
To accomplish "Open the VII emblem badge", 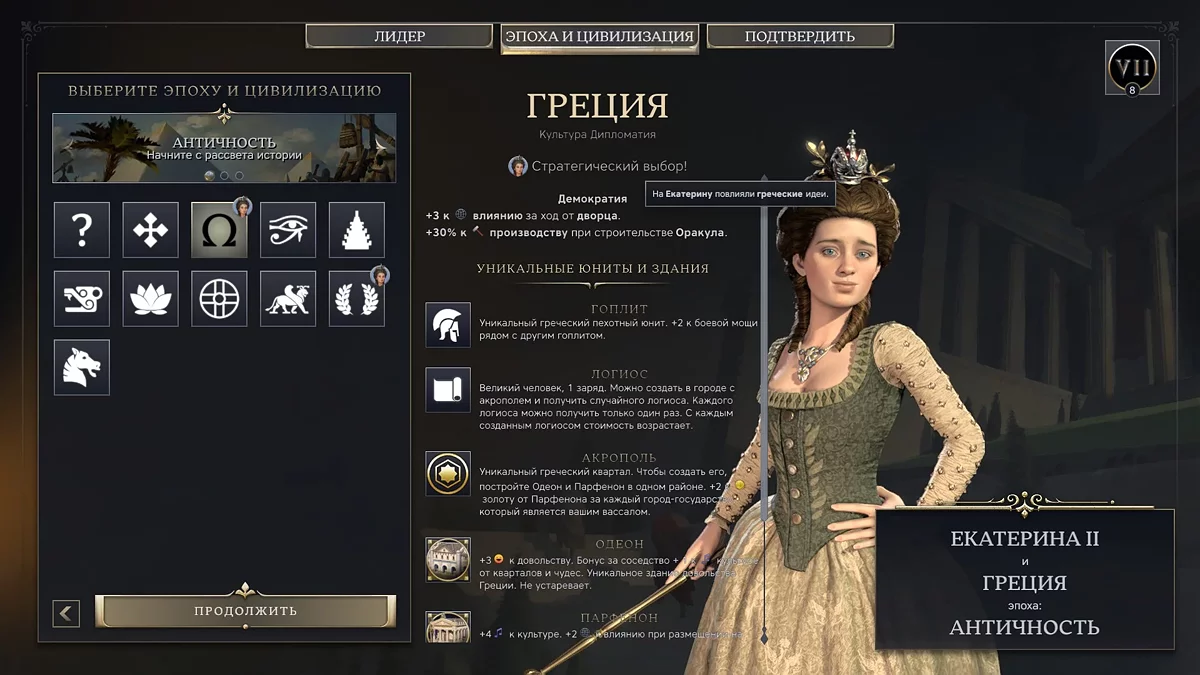I will point(1132,67).
